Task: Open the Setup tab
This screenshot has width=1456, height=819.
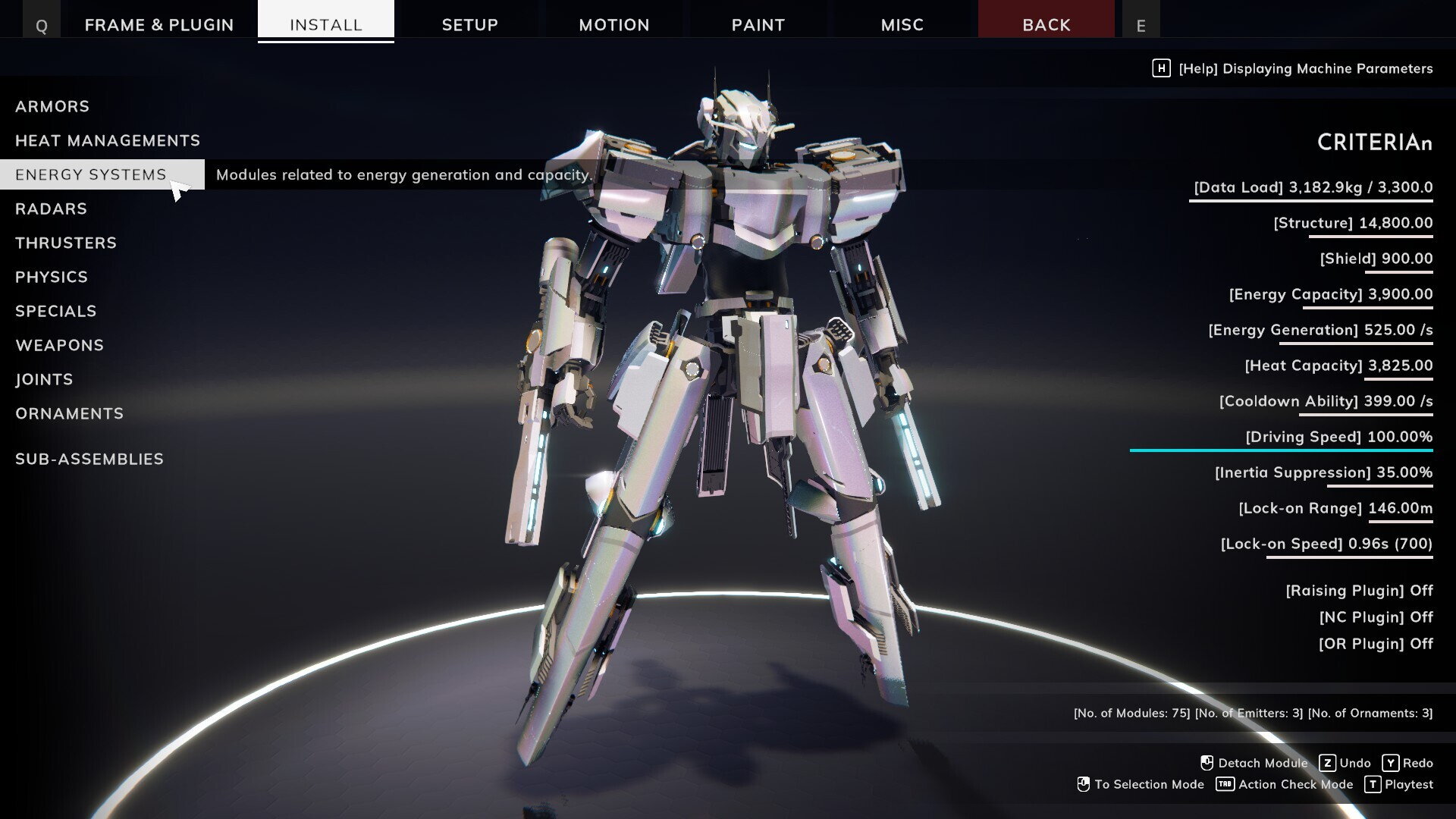Action: pos(470,24)
